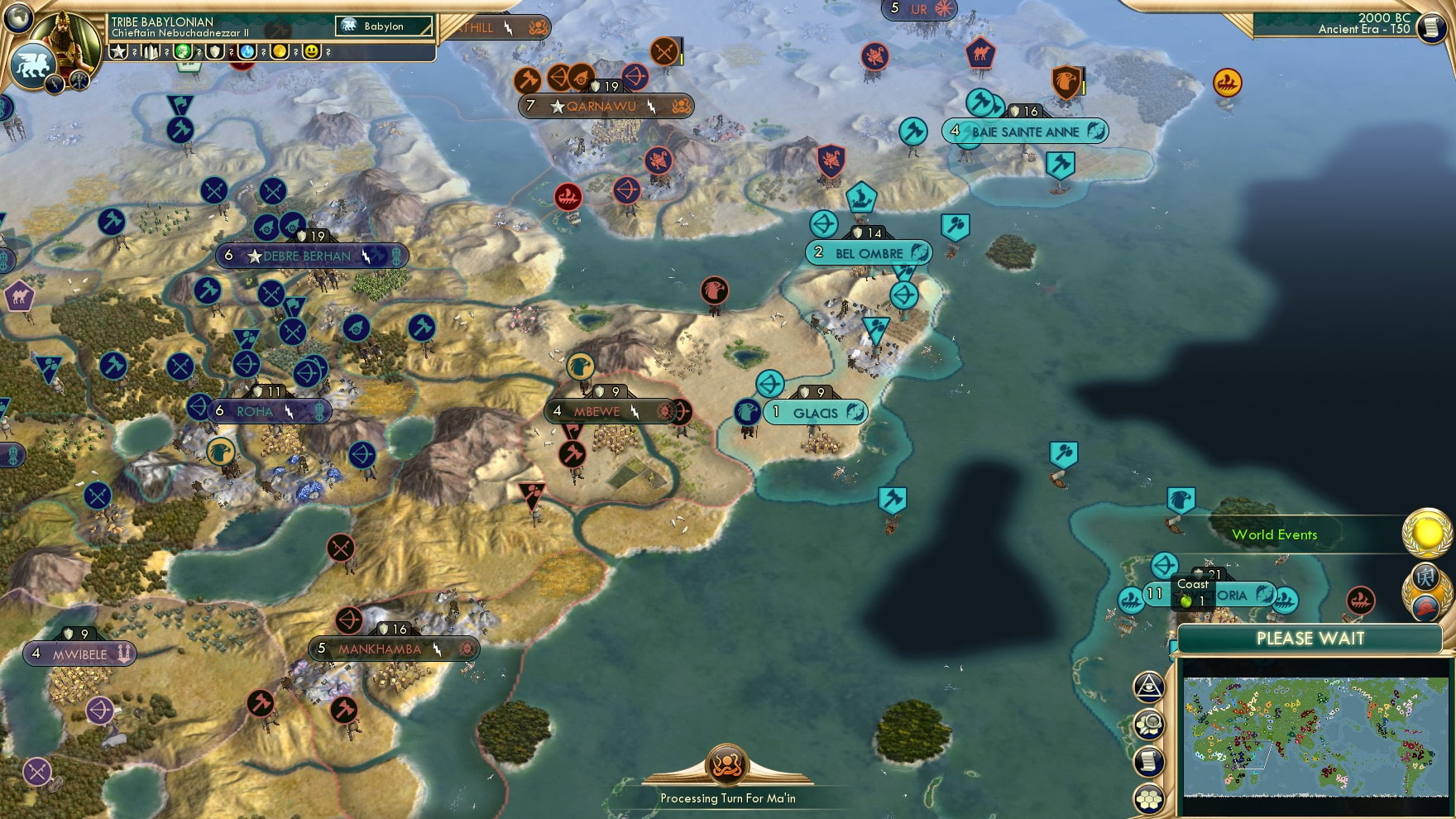Click the gold coin indicator in the score strip

point(280,51)
